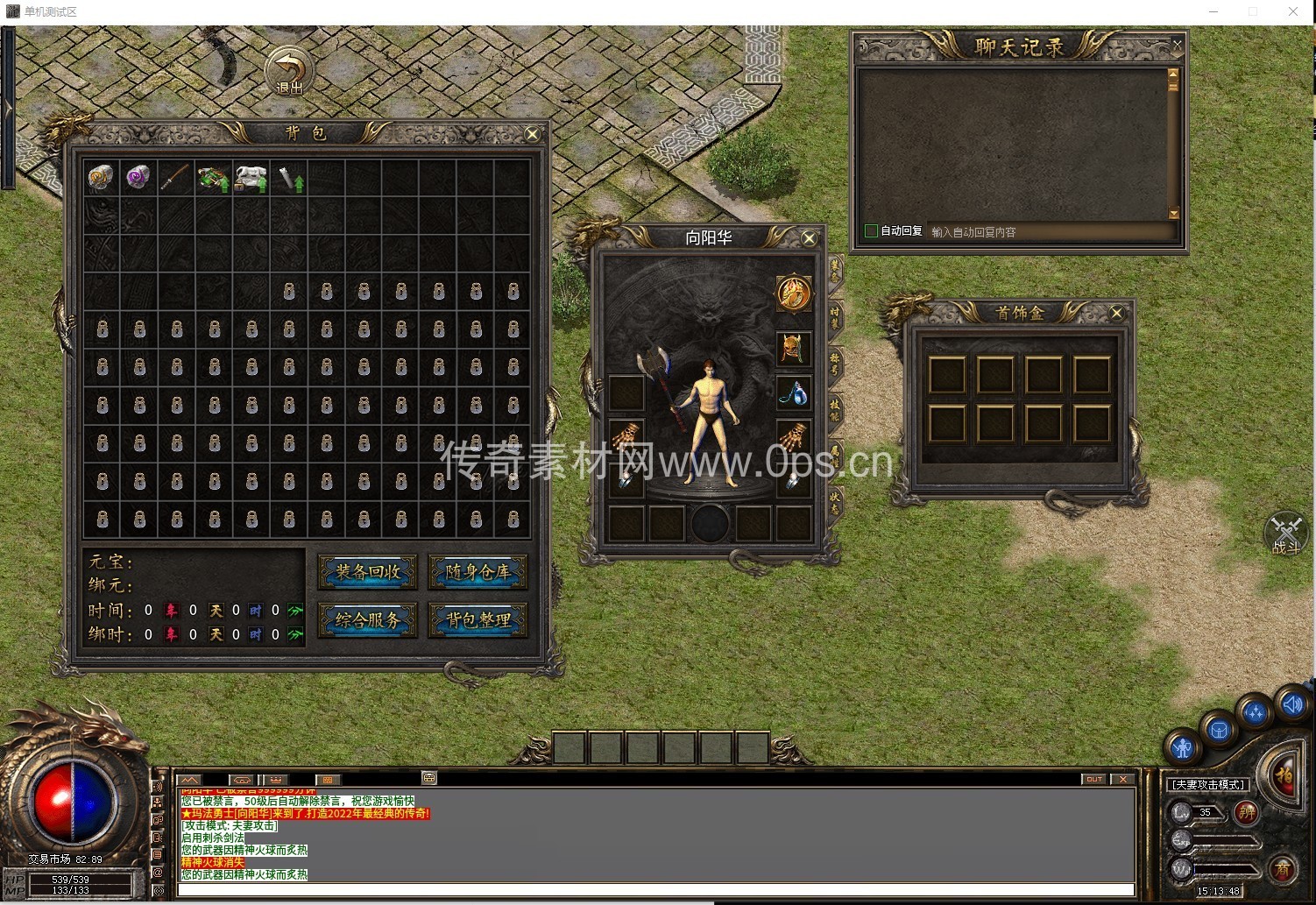Select the wooden staff item in the bag
The height and width of the screenshot is (905, 1316).
(x=174, y=177)
